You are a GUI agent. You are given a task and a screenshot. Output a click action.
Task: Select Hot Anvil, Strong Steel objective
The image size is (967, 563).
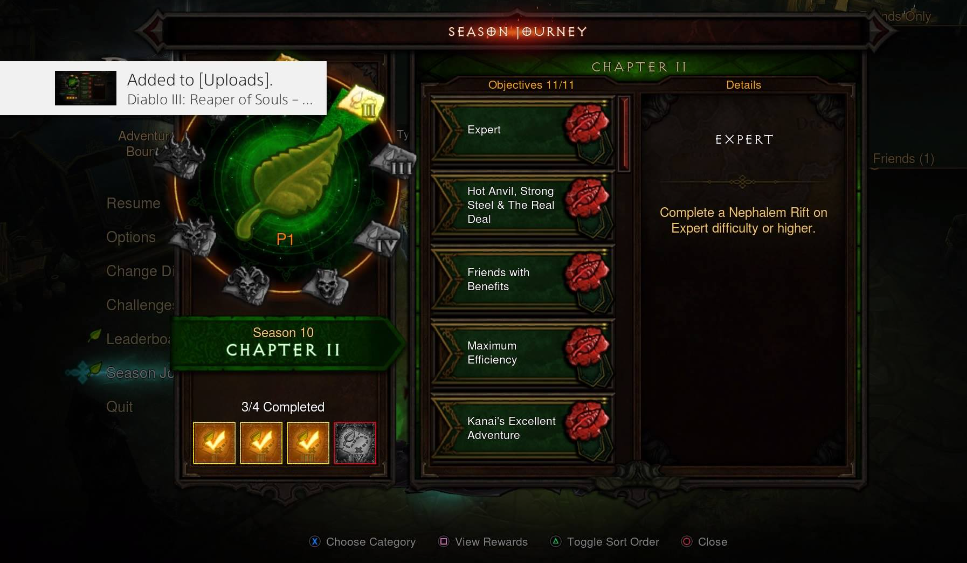(x=522, y=205)
